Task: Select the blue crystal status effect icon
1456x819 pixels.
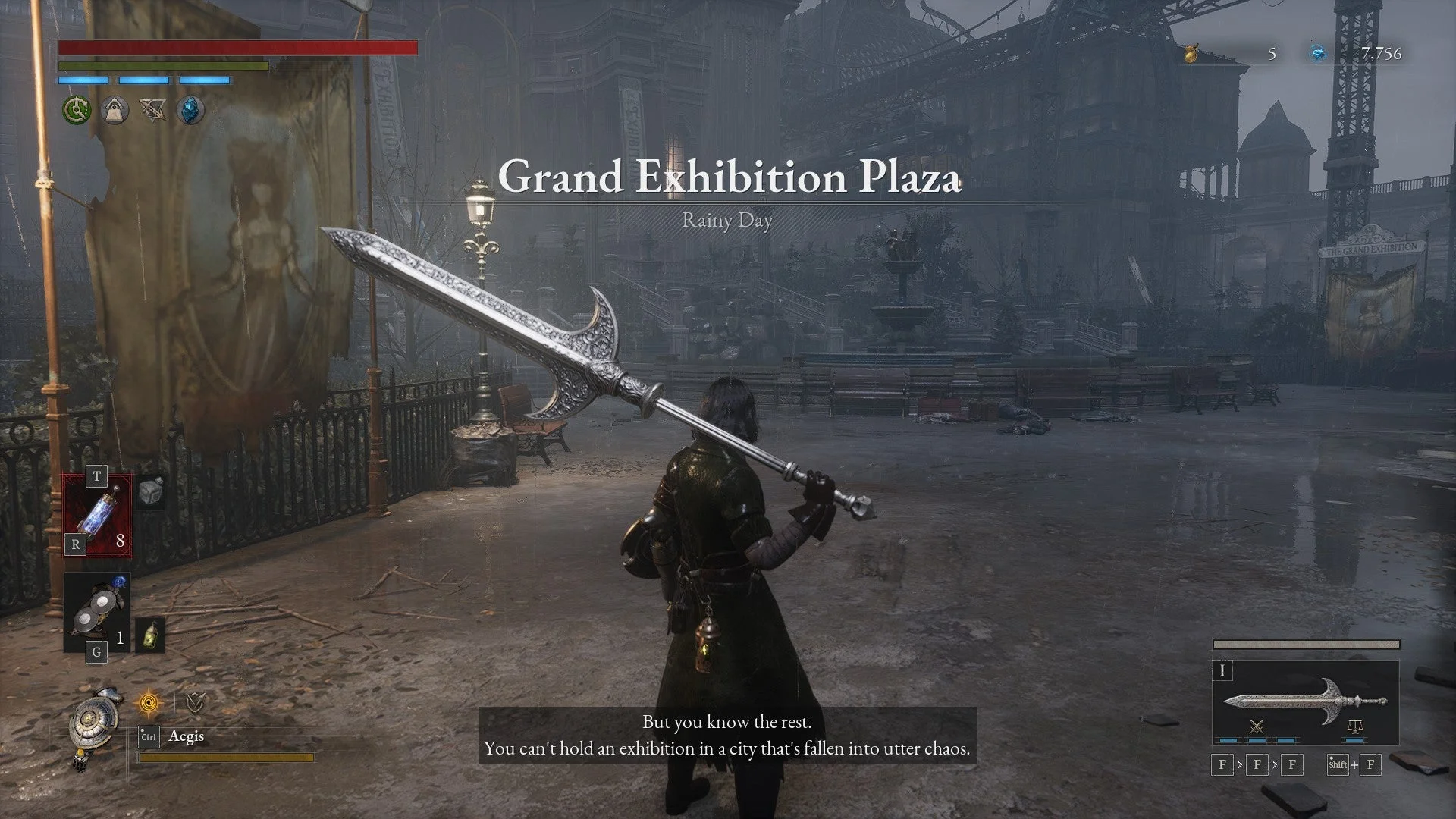Action: point(189,109)
